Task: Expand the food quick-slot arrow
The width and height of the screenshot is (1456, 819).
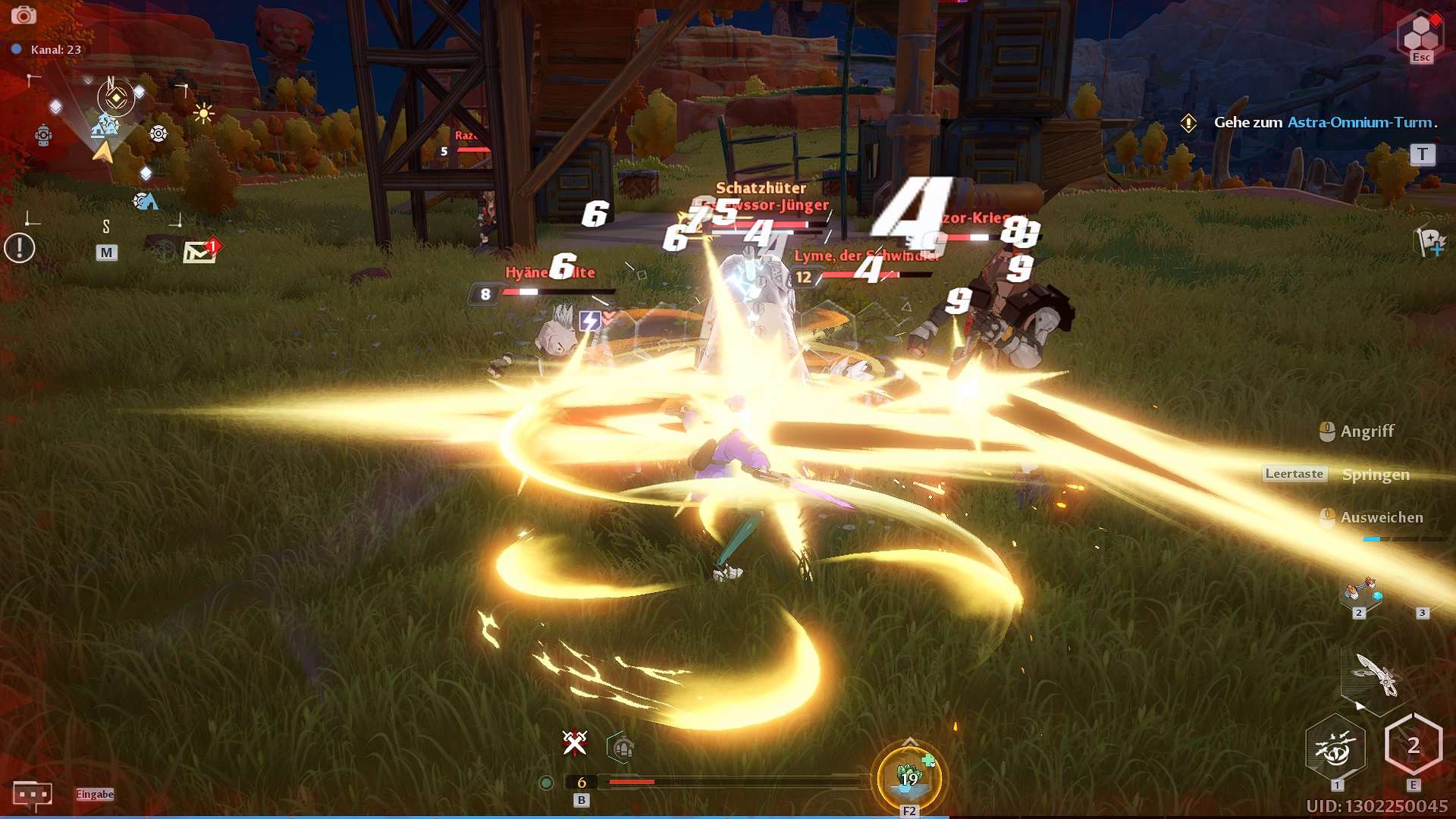Action: point(910,742)
